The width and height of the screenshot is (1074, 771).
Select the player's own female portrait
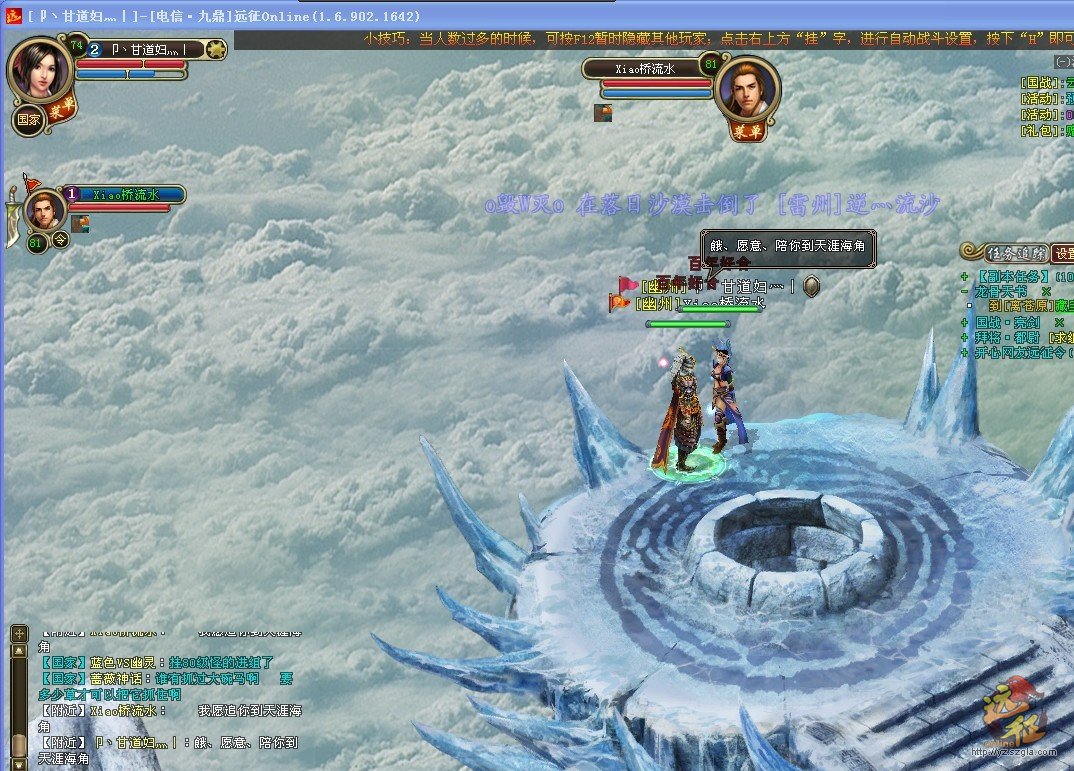click(x=40, y=68)
